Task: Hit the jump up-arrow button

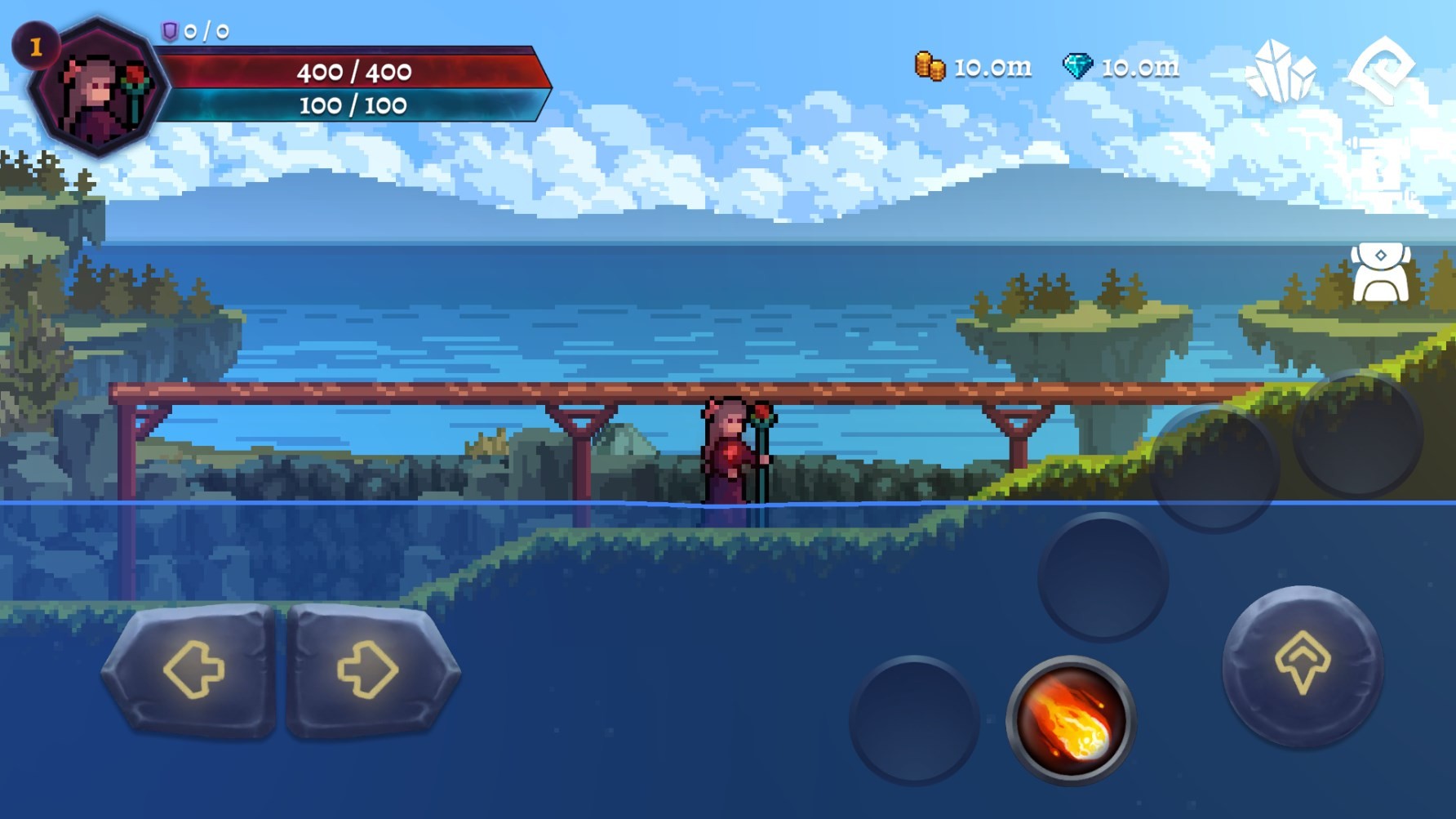Action: tap(1302, 665)
